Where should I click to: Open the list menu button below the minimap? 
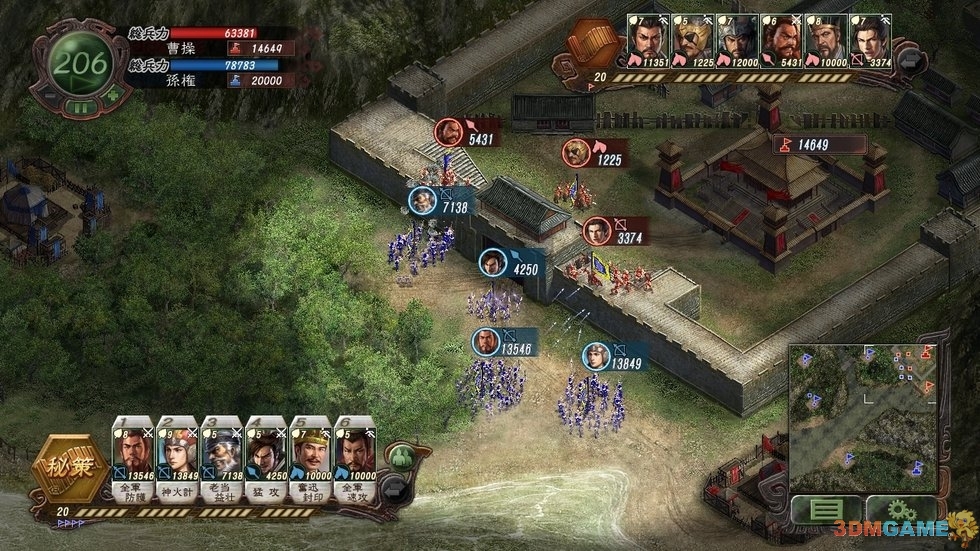click(x=825, y=509)
